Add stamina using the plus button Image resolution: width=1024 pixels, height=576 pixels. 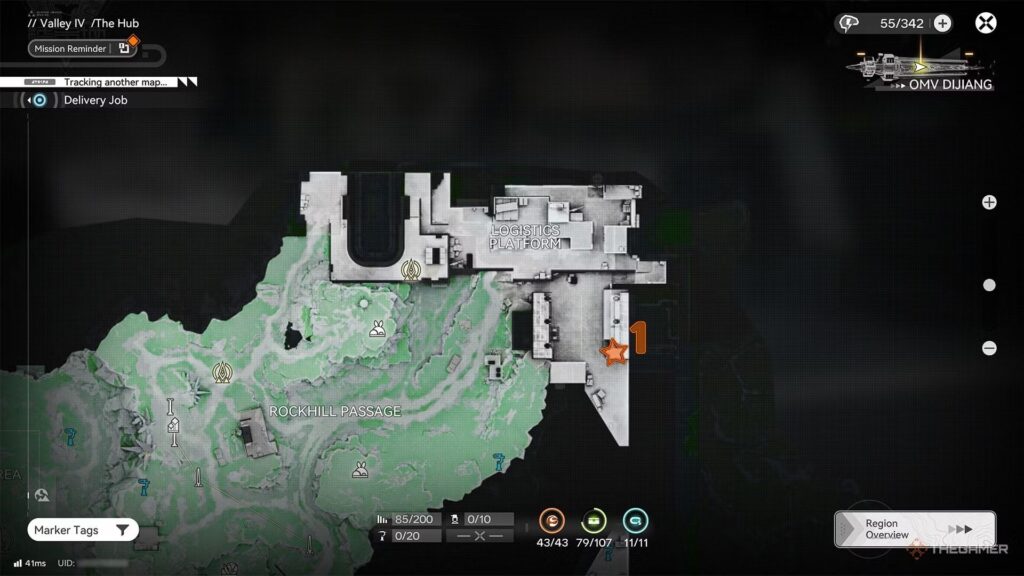click(942, 24)
